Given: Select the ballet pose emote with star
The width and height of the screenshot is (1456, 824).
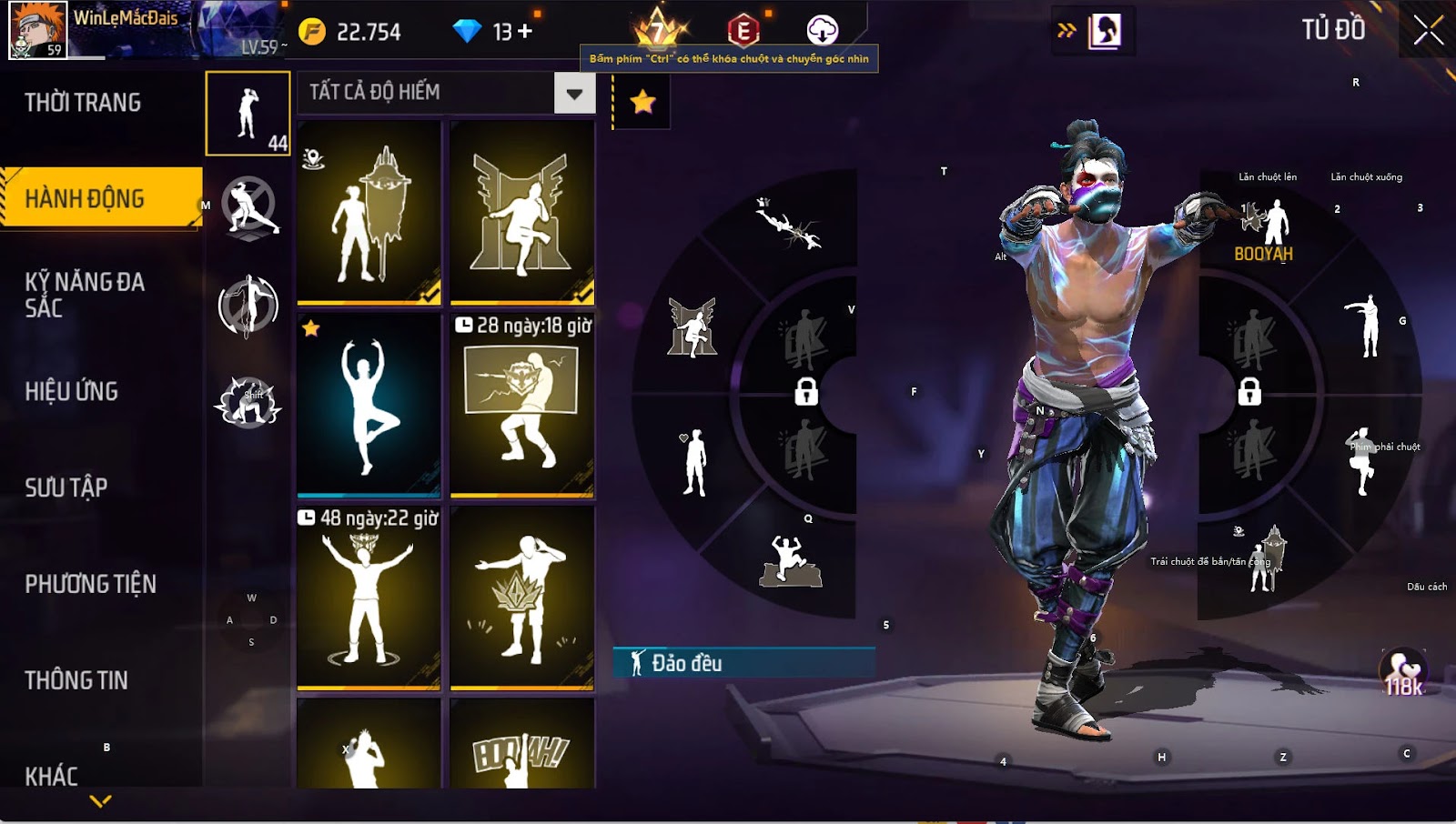Looking at the screenshot, I should tap(369, 406).
